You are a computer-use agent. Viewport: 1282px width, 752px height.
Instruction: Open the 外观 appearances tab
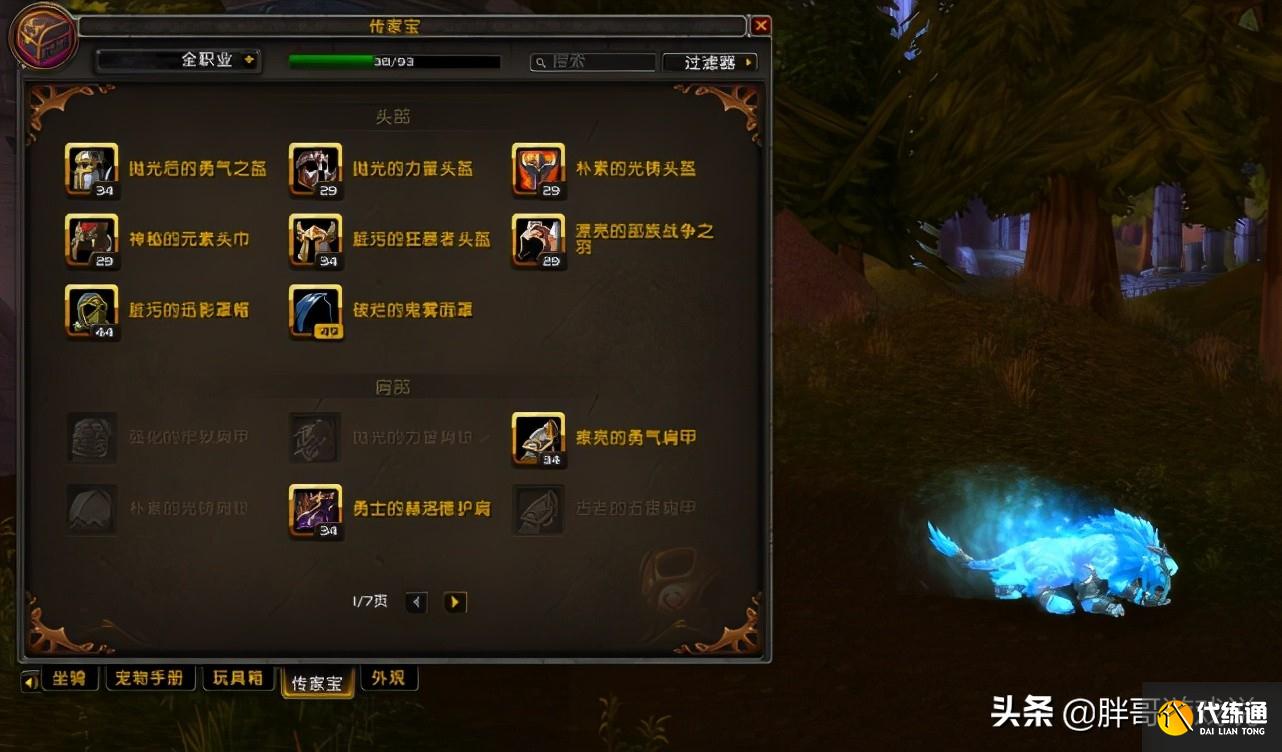[x=389, y=678]
